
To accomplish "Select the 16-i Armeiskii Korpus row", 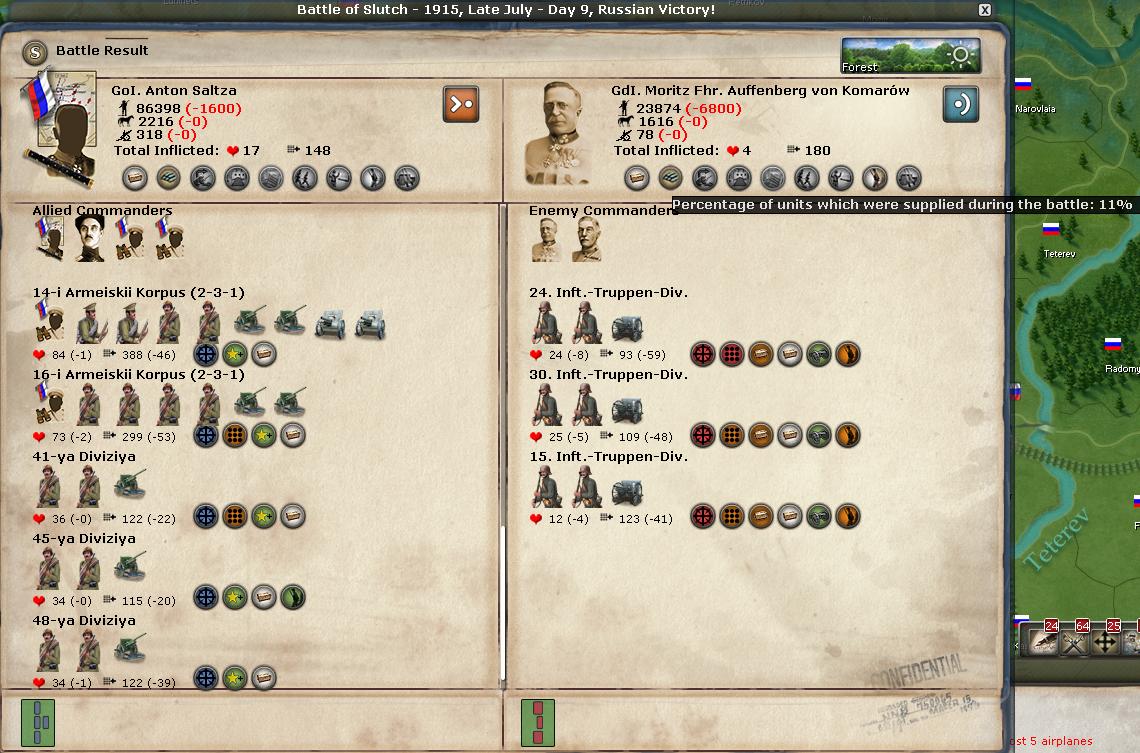I will tap(138, 375).
